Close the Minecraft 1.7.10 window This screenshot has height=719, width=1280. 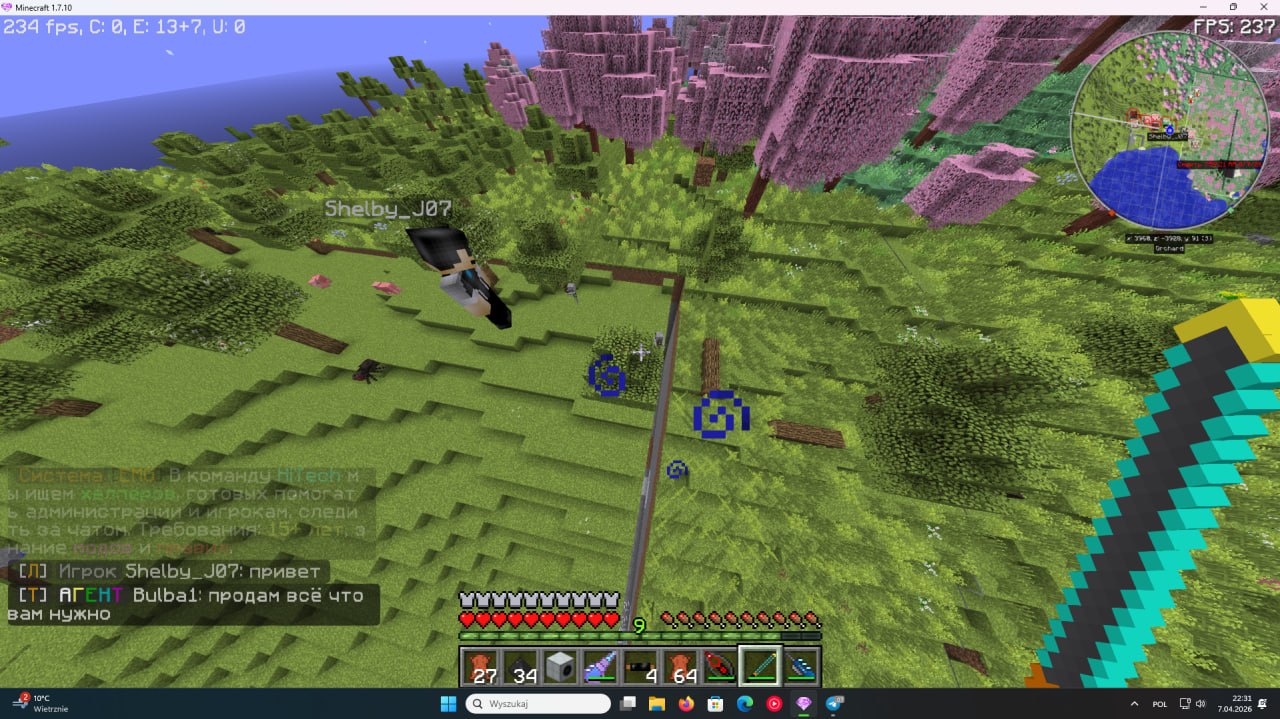pos(1261,7)
